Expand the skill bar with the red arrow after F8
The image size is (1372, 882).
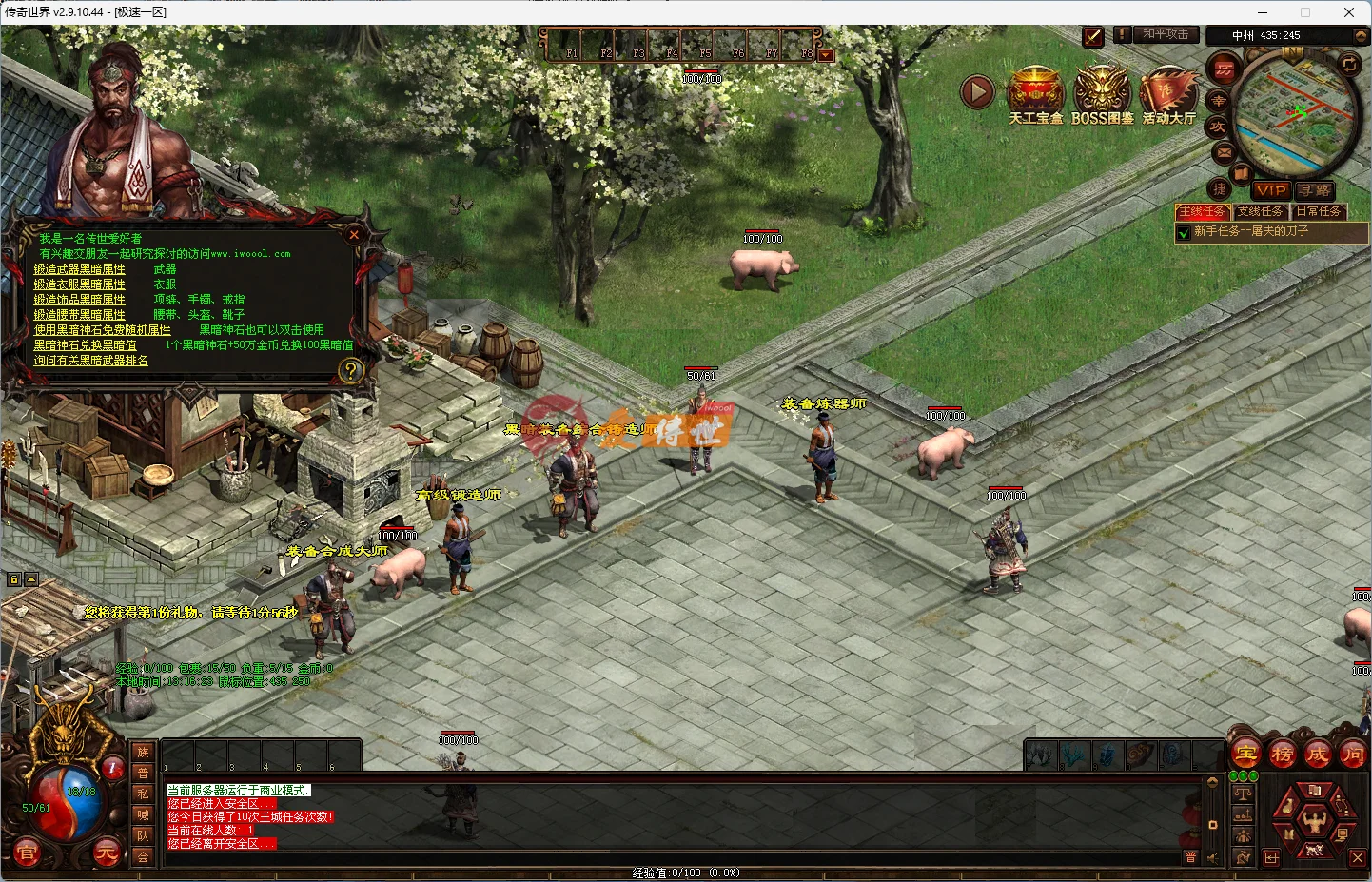click(x=826, y=54)
